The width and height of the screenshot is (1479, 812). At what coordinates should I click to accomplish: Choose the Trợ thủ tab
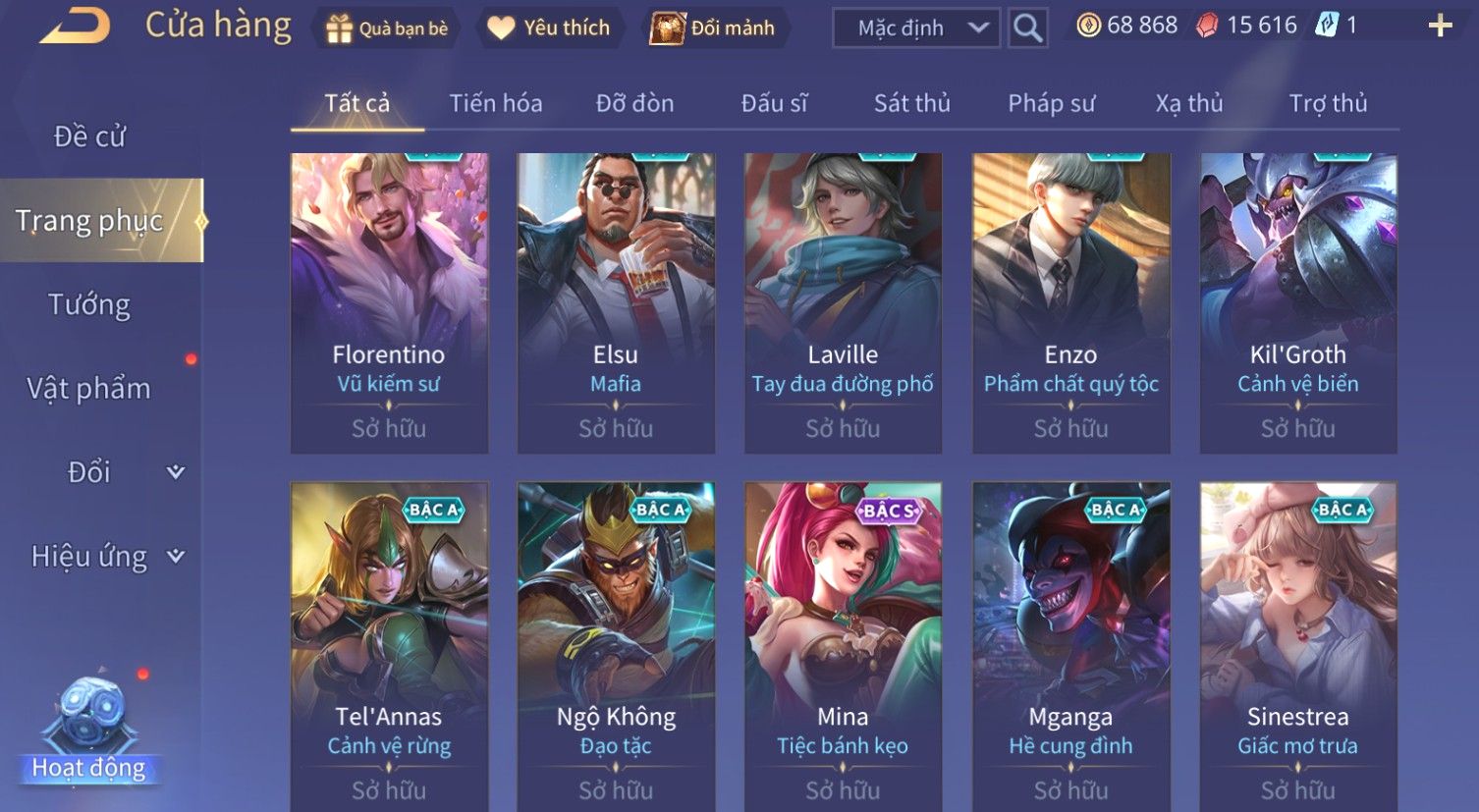point(1328,103)
